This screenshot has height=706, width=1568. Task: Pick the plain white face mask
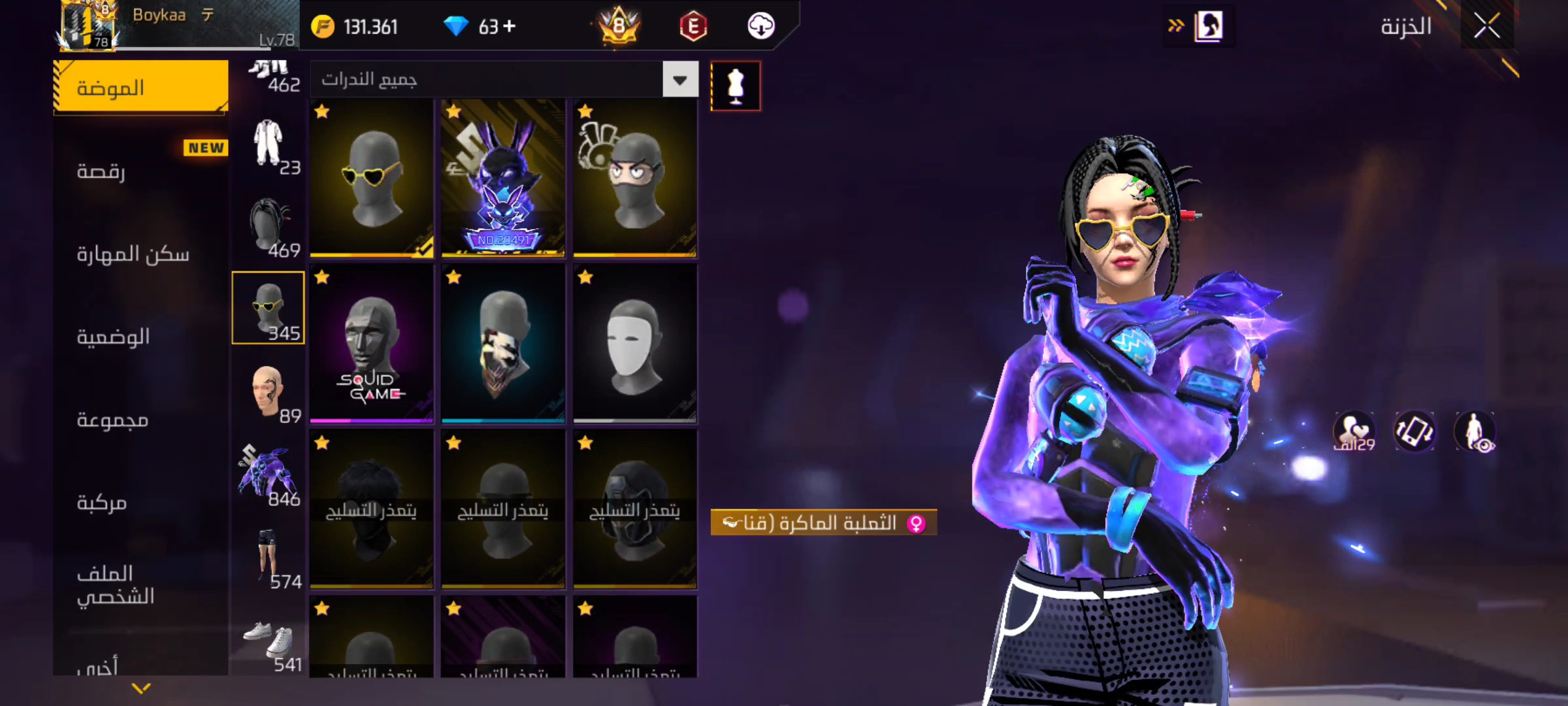634,344
